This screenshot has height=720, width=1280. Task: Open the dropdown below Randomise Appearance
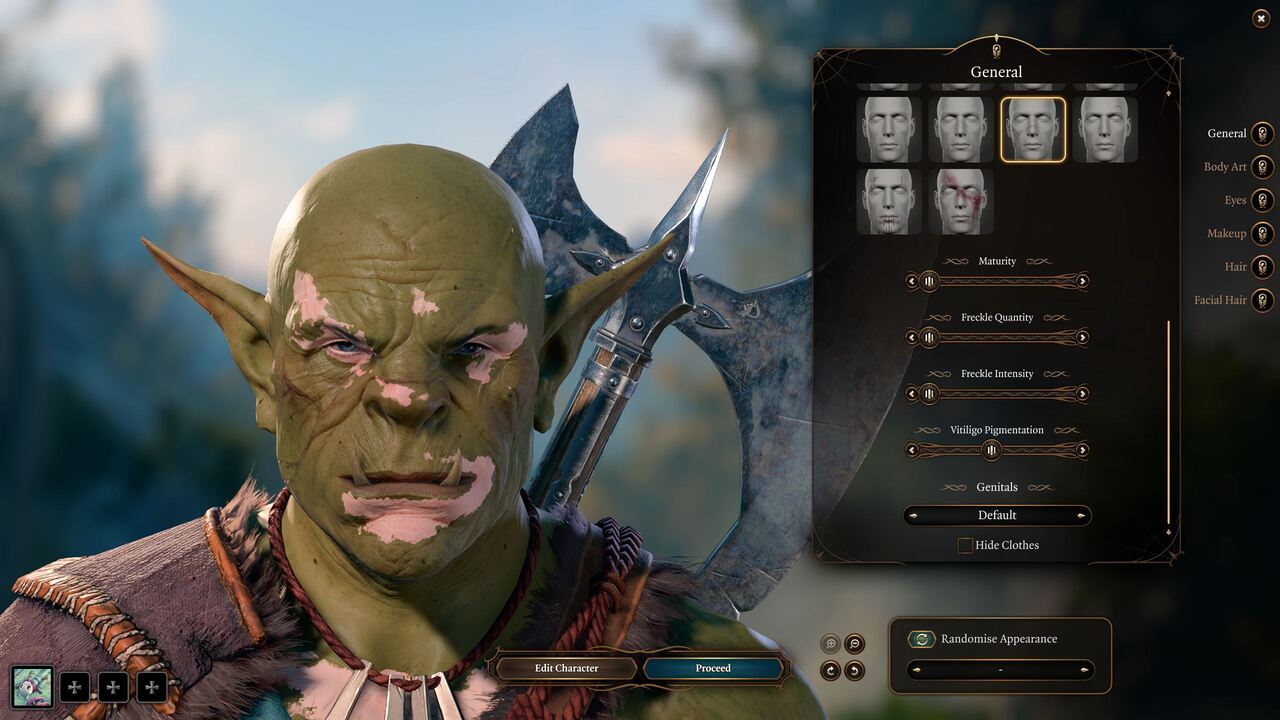(999, 670)
